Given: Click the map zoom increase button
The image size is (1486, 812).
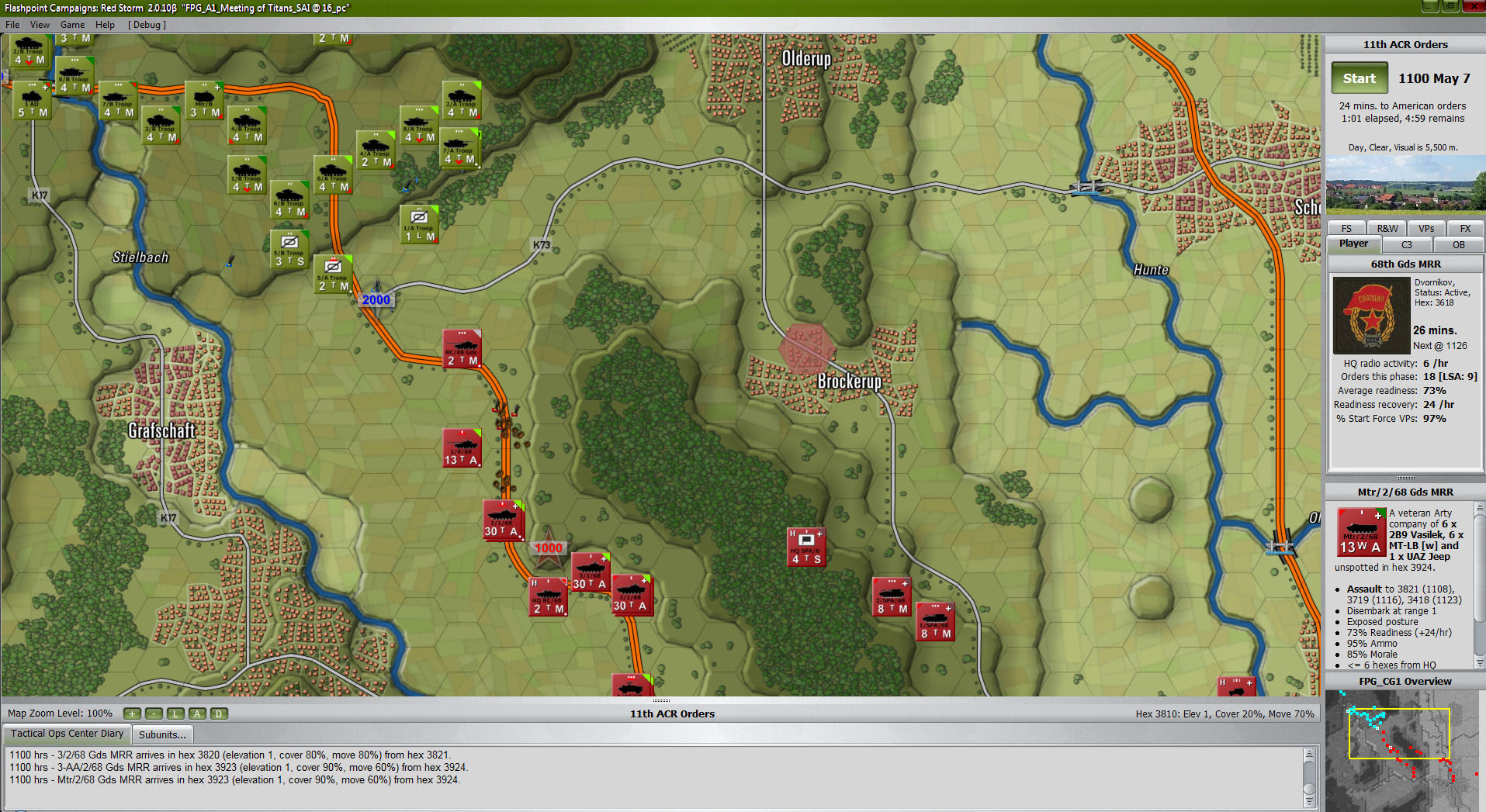Looking at the screenshot, I should (132, 713).
